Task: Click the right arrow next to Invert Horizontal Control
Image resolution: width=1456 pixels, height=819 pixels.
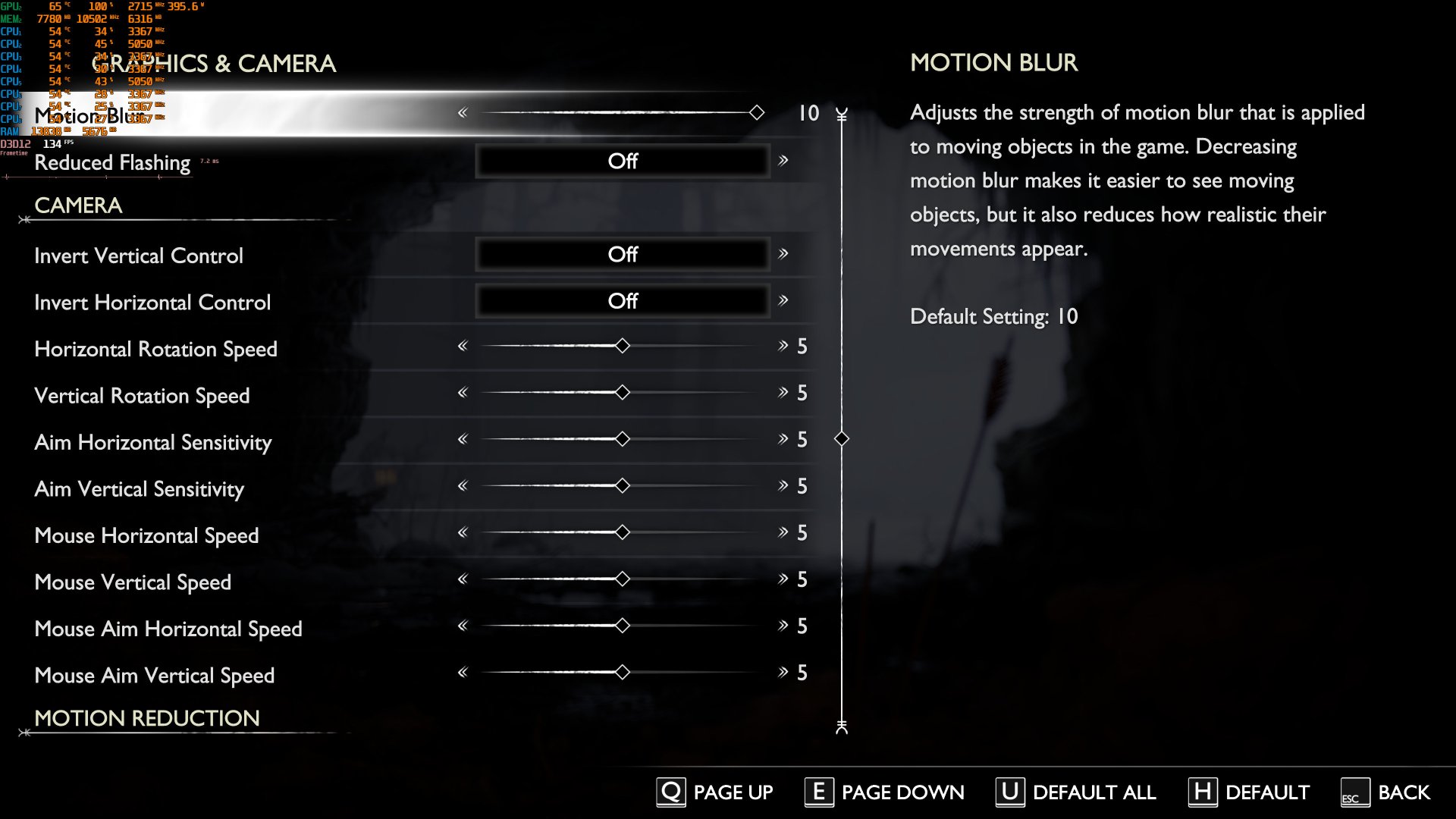Action: click(783, 300)
